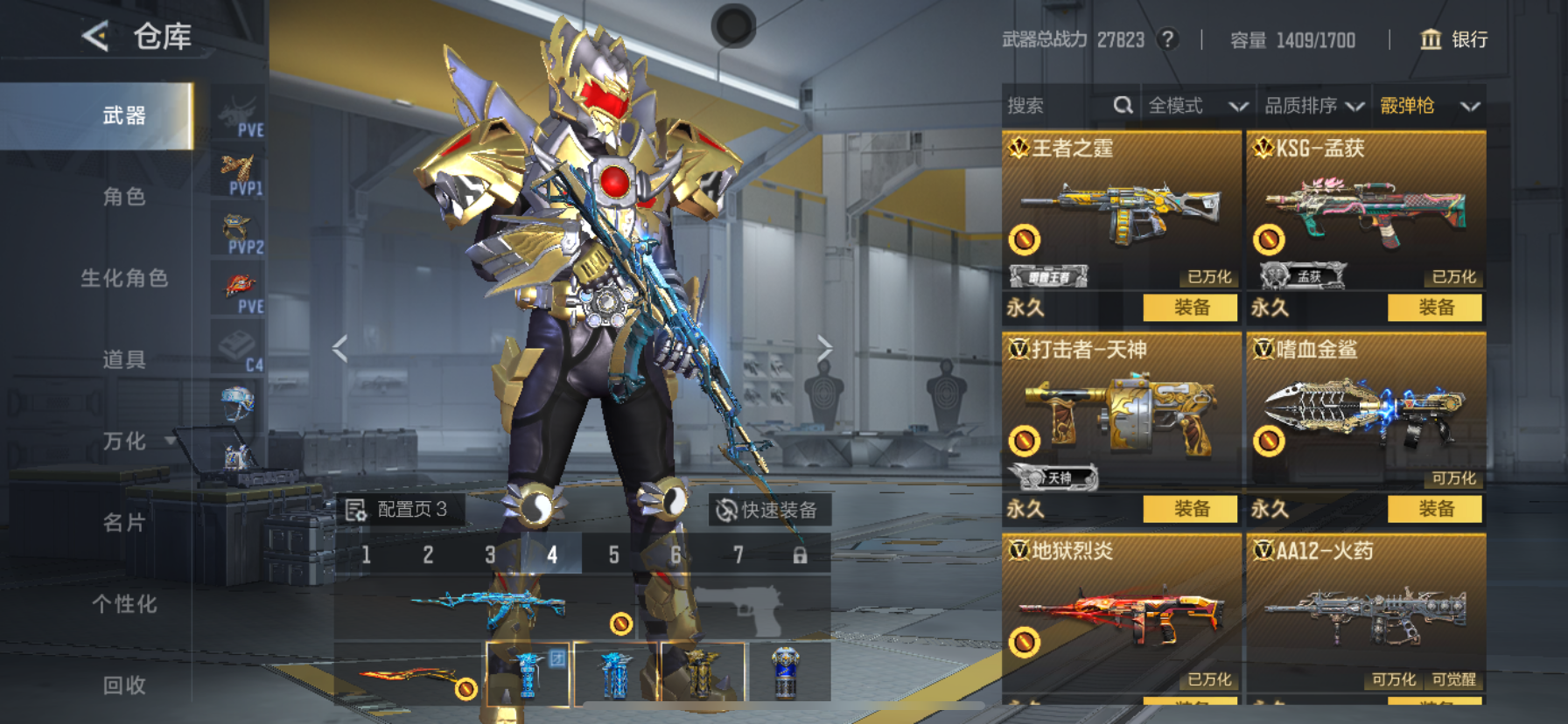Tap the 快速装备 quick equip button
1568x724 pixels.
pos(767,510)
